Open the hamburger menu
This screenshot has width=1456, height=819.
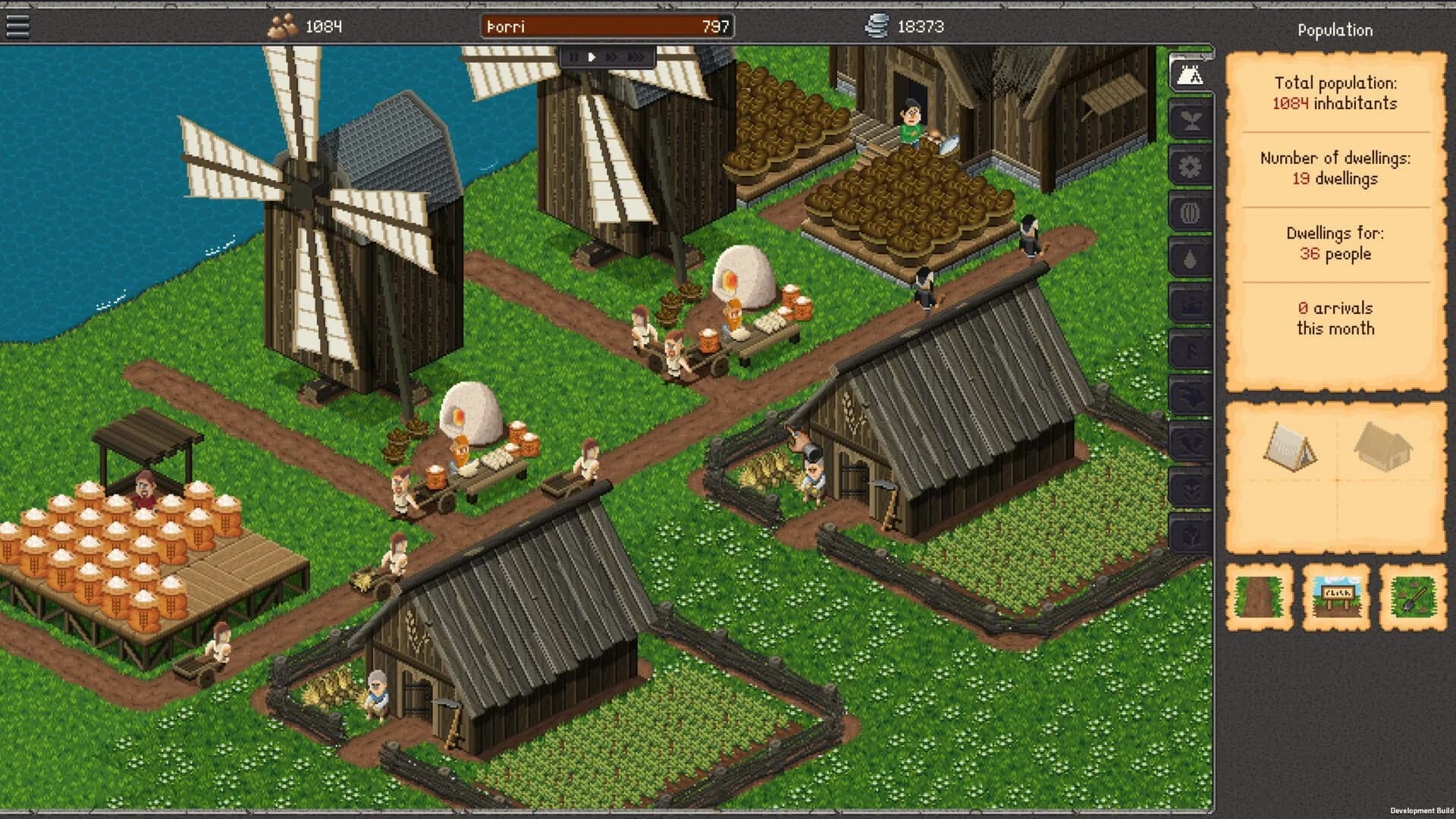coord(20,25)
